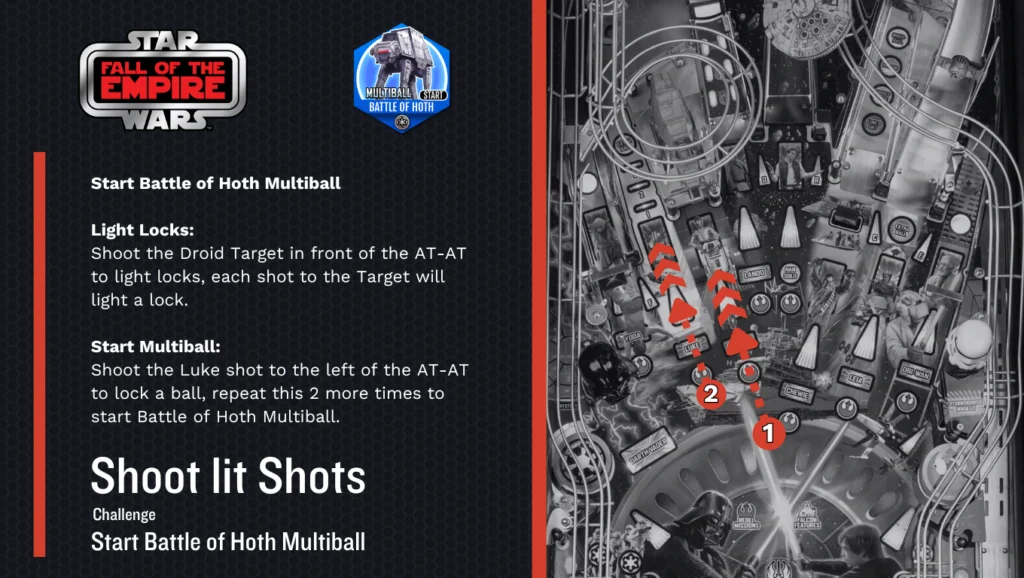Click the Battle of Hoth Multiball badge
1024x578 pixels.
click(401, 79)
